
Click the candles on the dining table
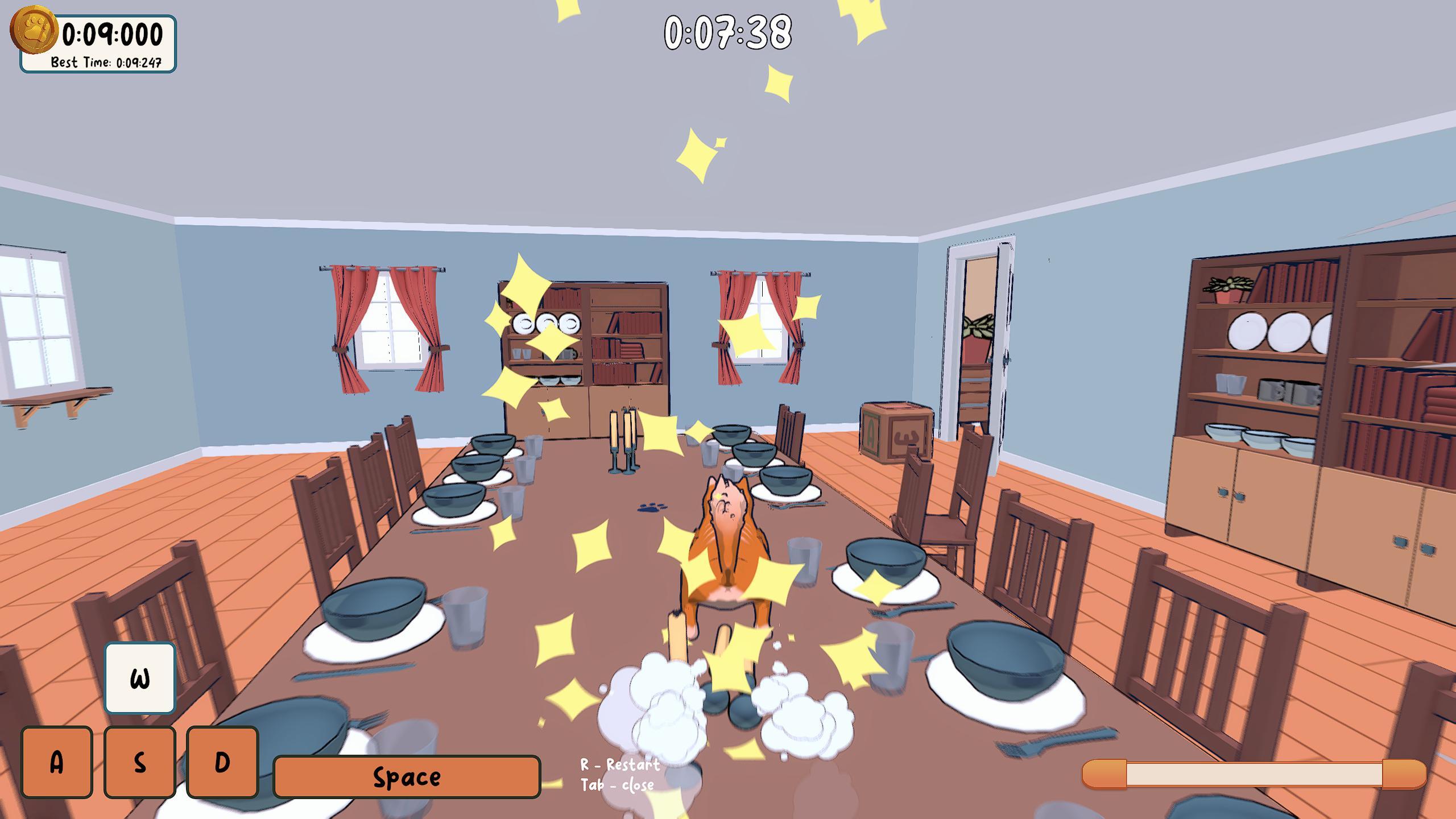point(624,438)
